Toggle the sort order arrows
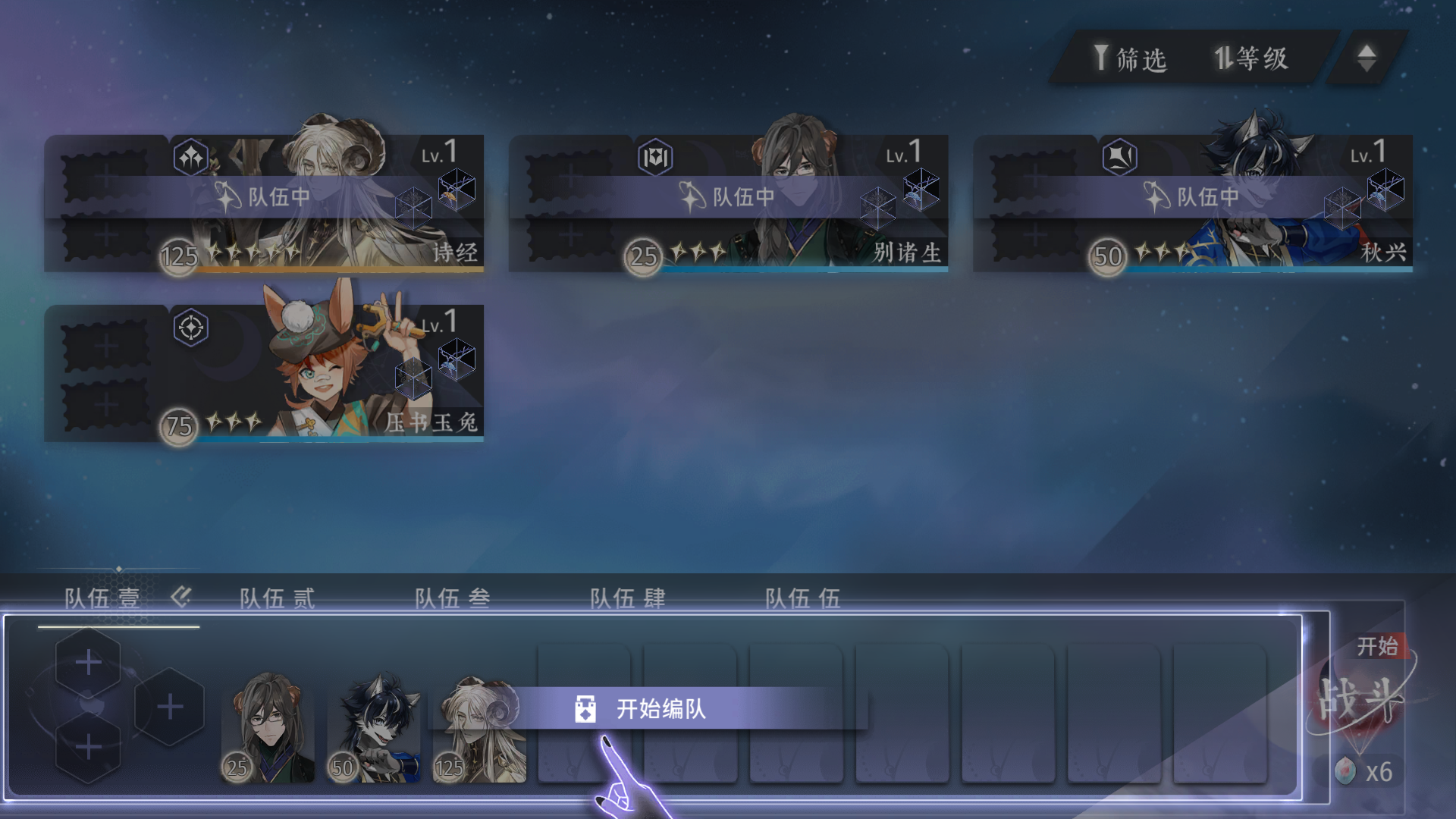This screenshot has height=819, width=1456. tap(1367, 58)
